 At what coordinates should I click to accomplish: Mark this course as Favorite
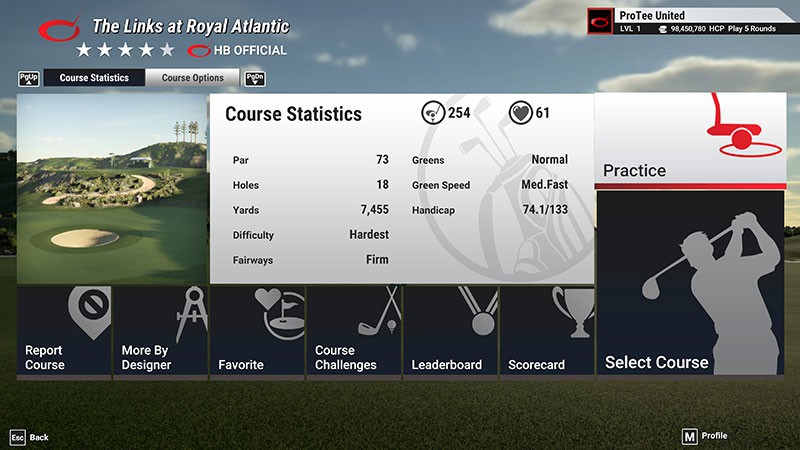(x=257, y=331)
